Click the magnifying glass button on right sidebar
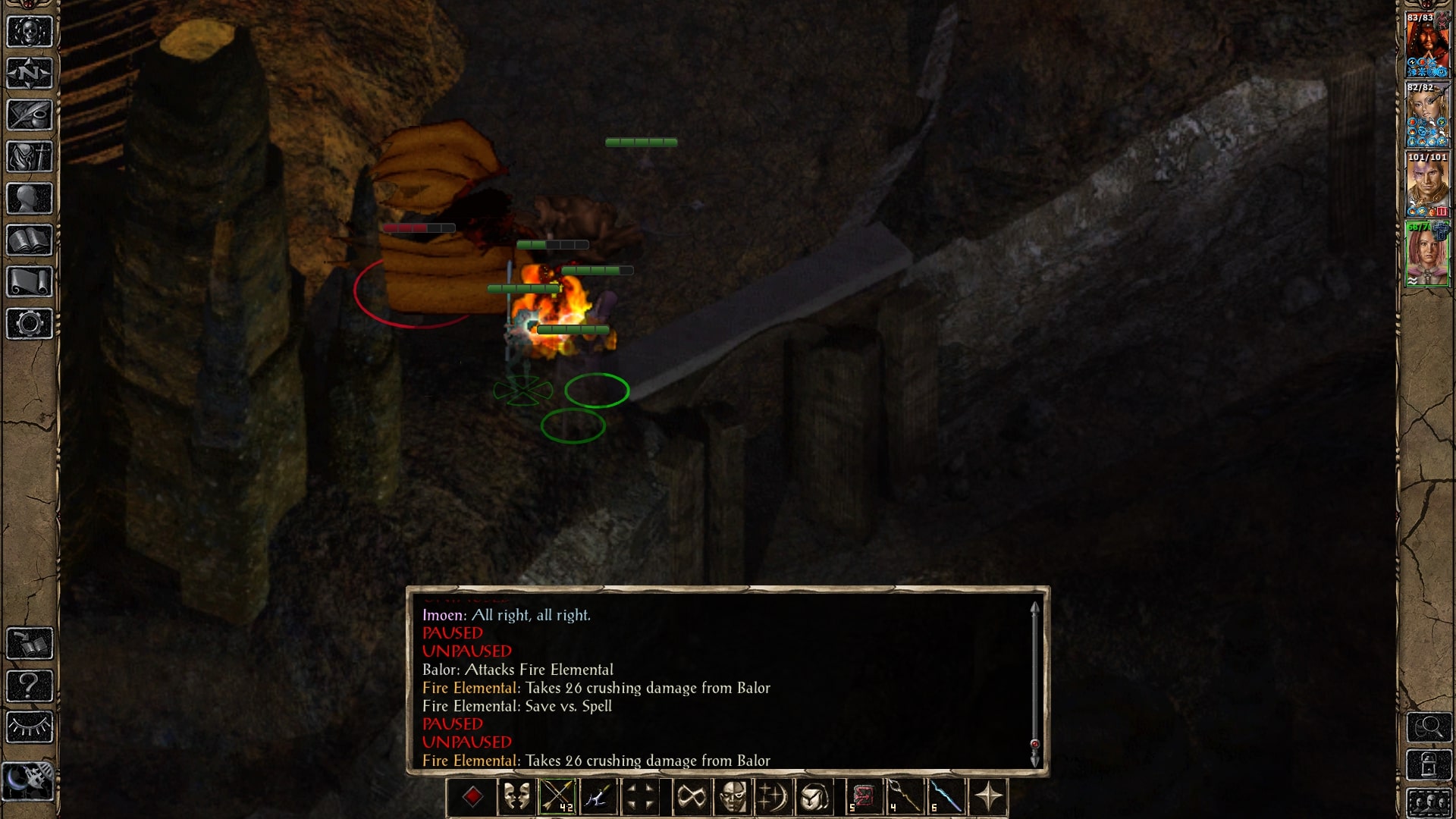This screenshot has height=819, width=1456. (1429, 727)
